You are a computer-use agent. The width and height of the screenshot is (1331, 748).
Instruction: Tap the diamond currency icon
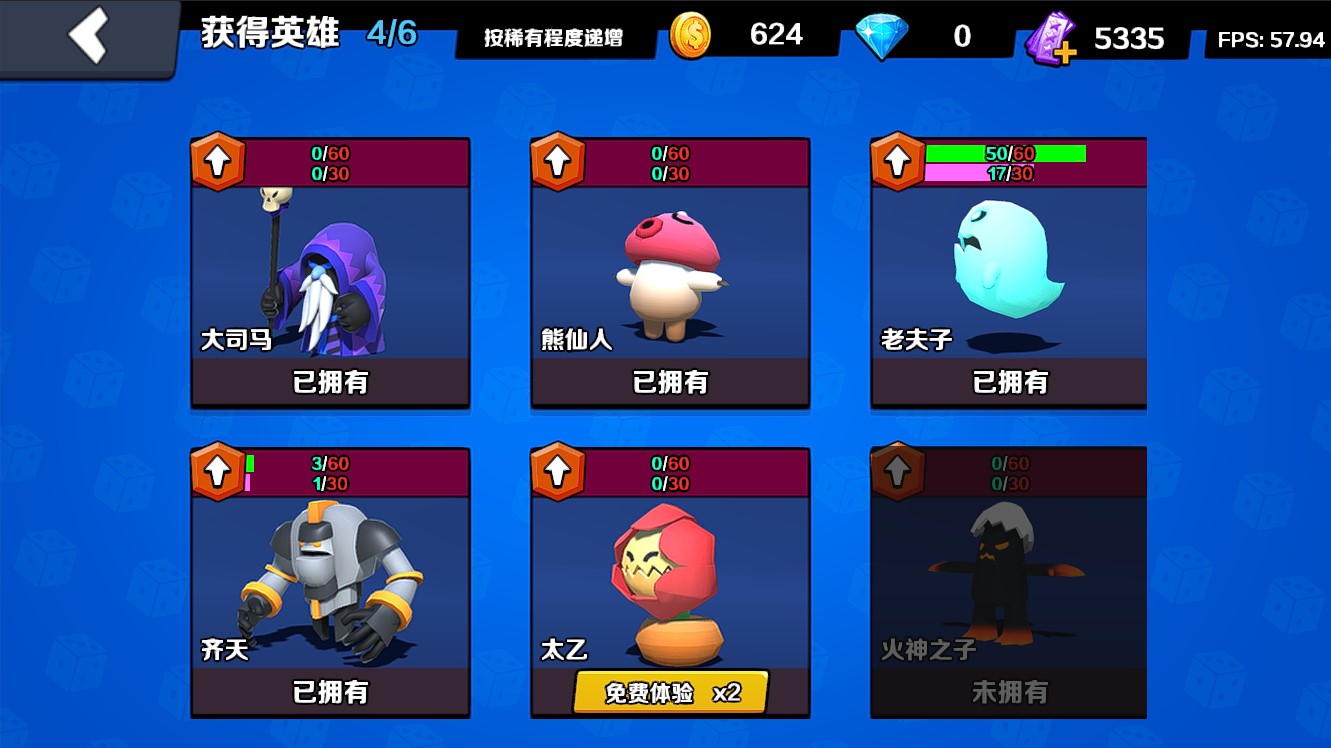tap(885, 33)
